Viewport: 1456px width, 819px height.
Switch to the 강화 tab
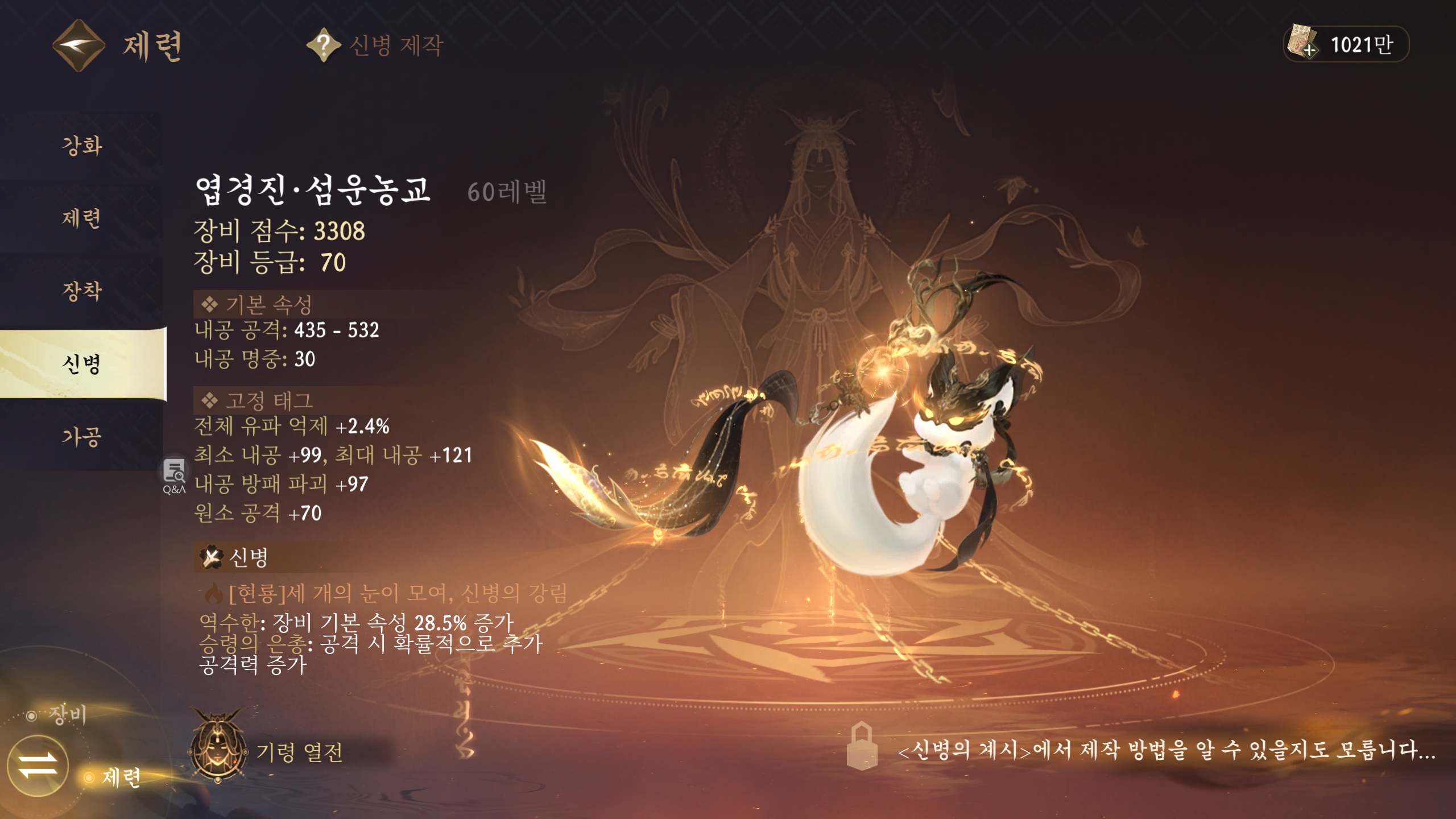tap(82, 146)
